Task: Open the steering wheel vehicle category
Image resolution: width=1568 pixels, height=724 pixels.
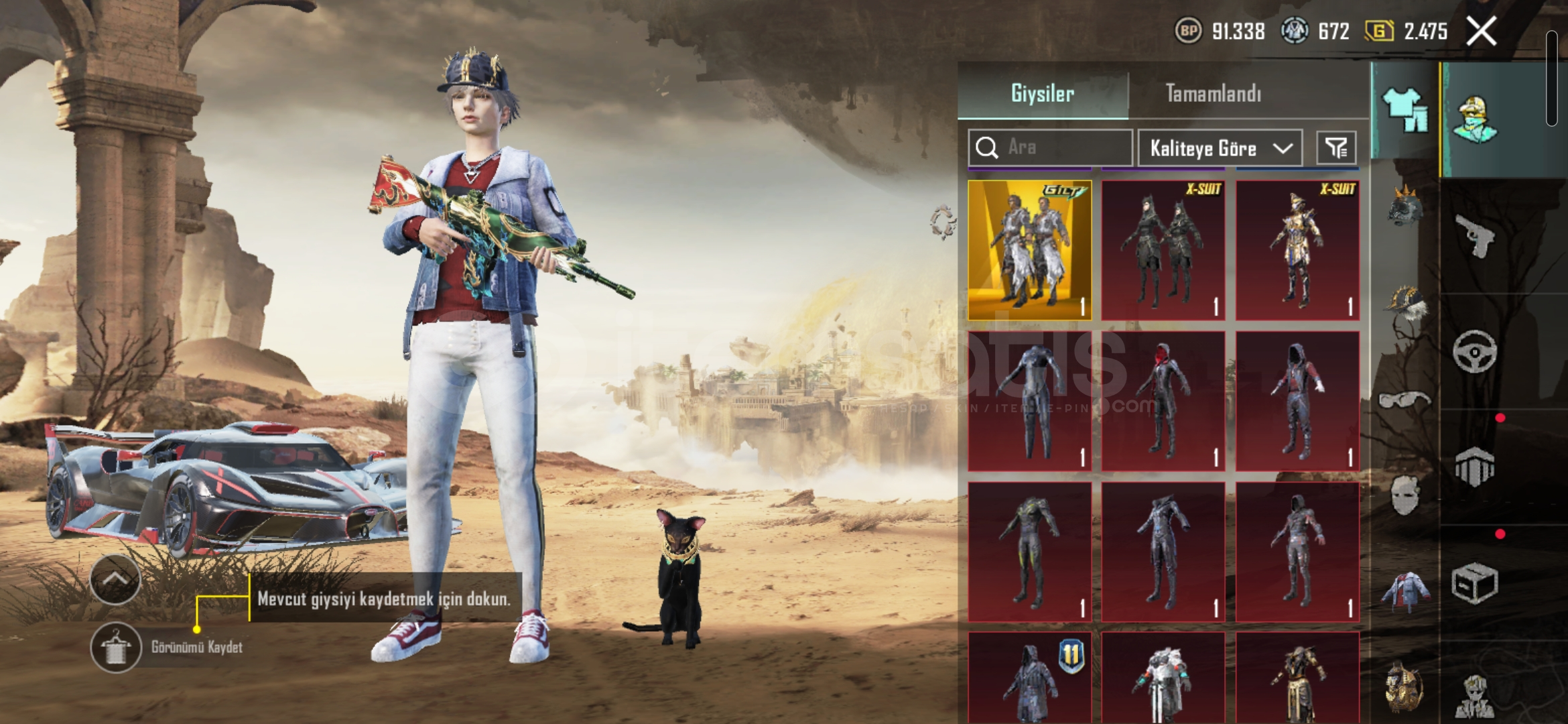Action: point(1474,351)
